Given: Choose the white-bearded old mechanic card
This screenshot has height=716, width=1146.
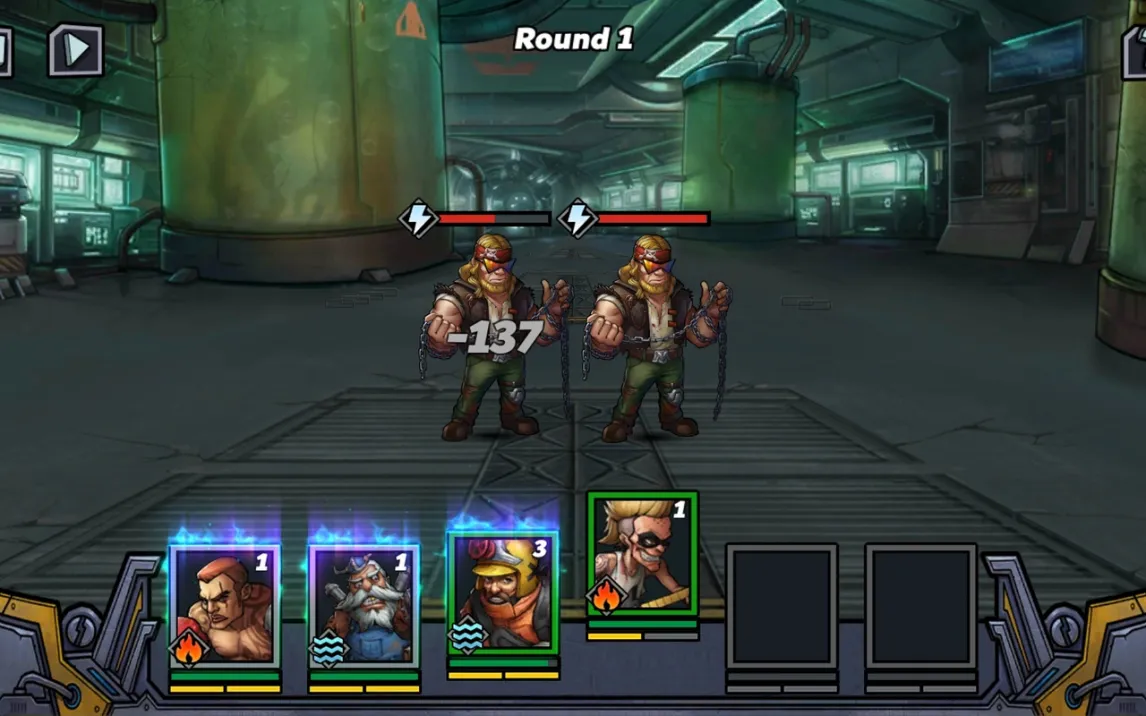Looking at the screenshot, I should [x=364, y=605].
